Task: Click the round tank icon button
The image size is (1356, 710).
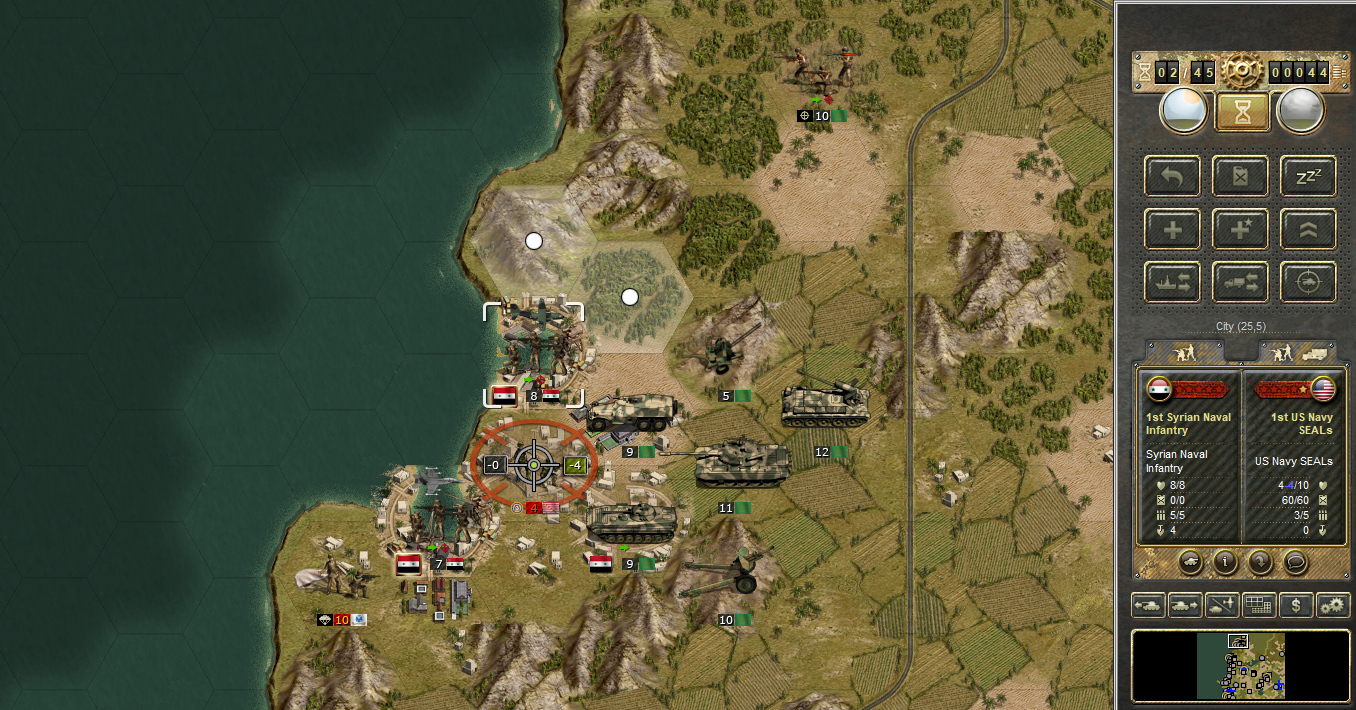Action: [x=1191, y=561]
